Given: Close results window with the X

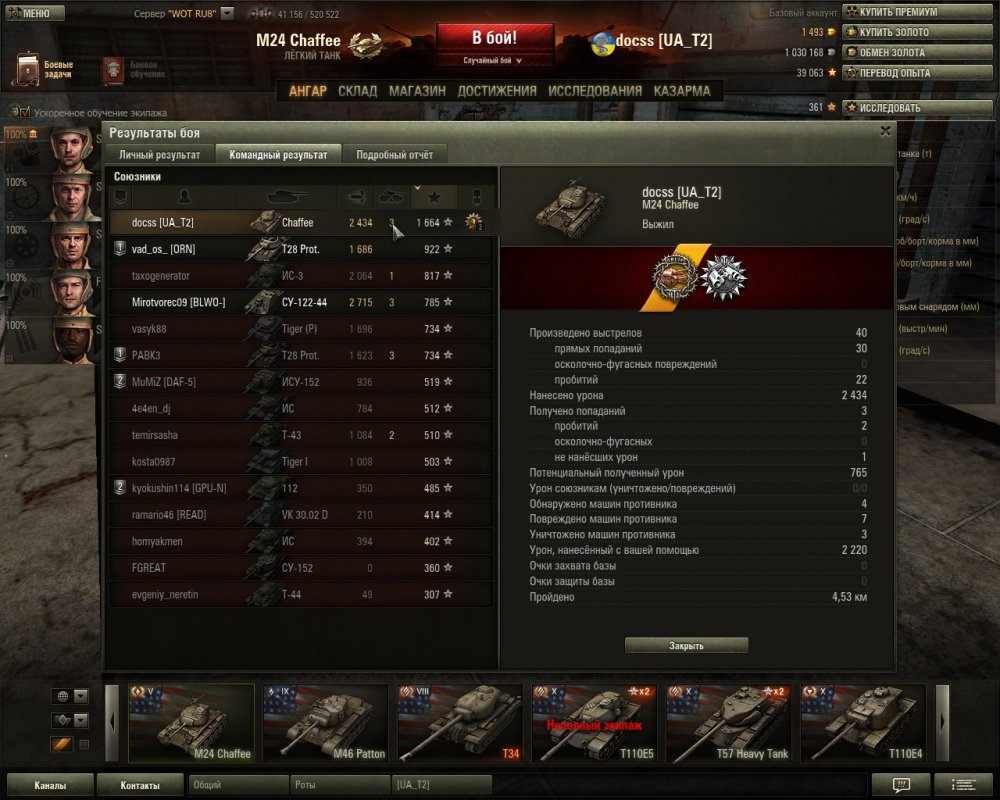Looking at the screenshot, I should point(885,131).
